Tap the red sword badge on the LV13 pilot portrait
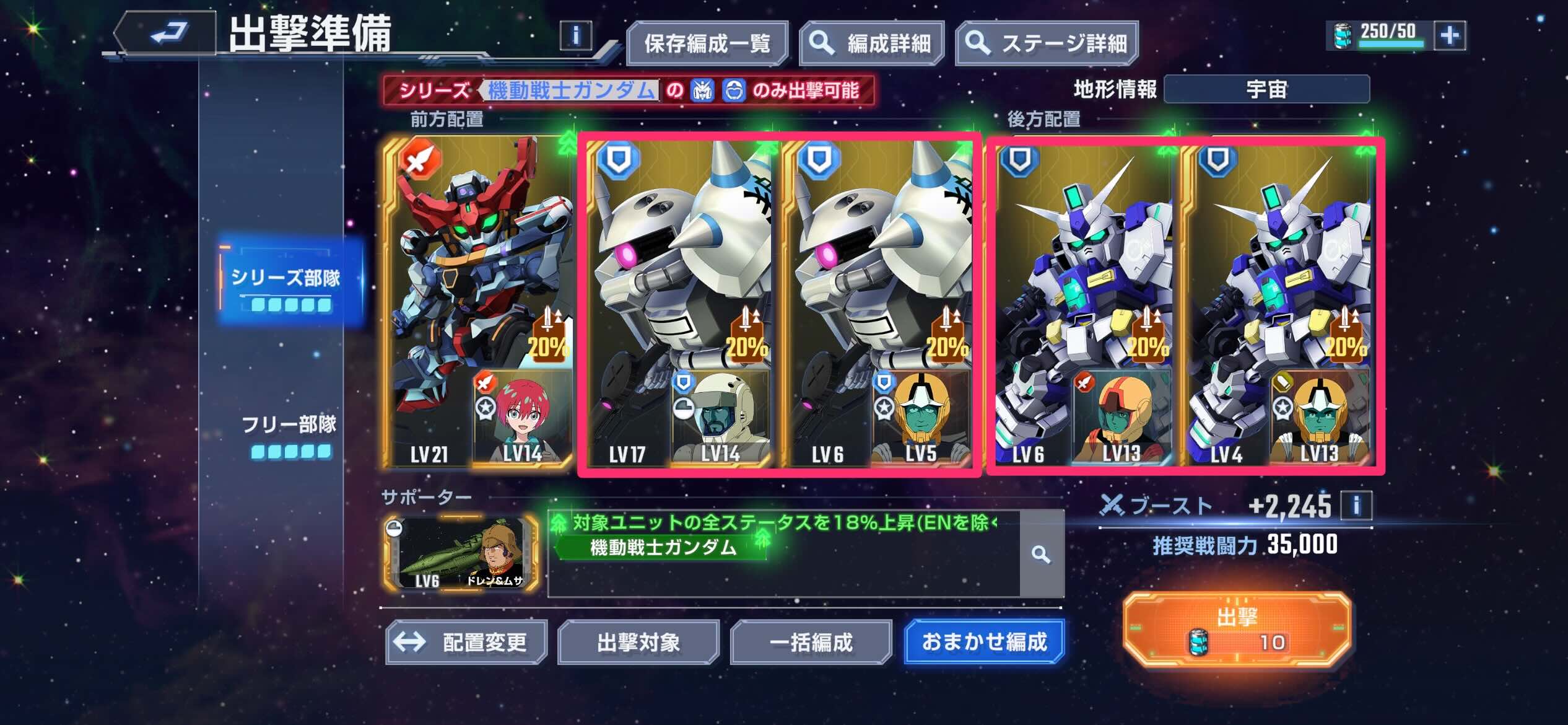The image size is (1568, 725). [x=1086, y=383]
